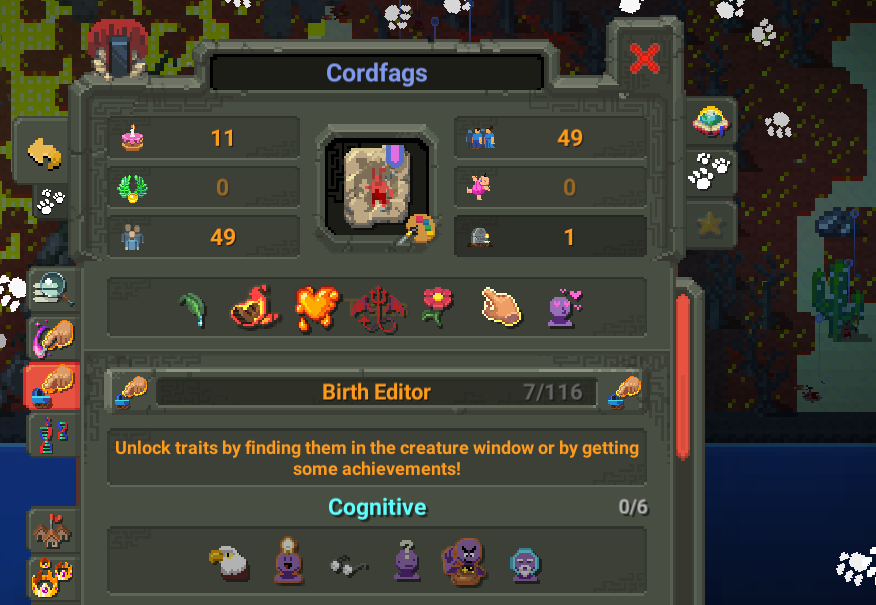
Task: Switch to the paw prints side tab
Action: tap(710, 172)
